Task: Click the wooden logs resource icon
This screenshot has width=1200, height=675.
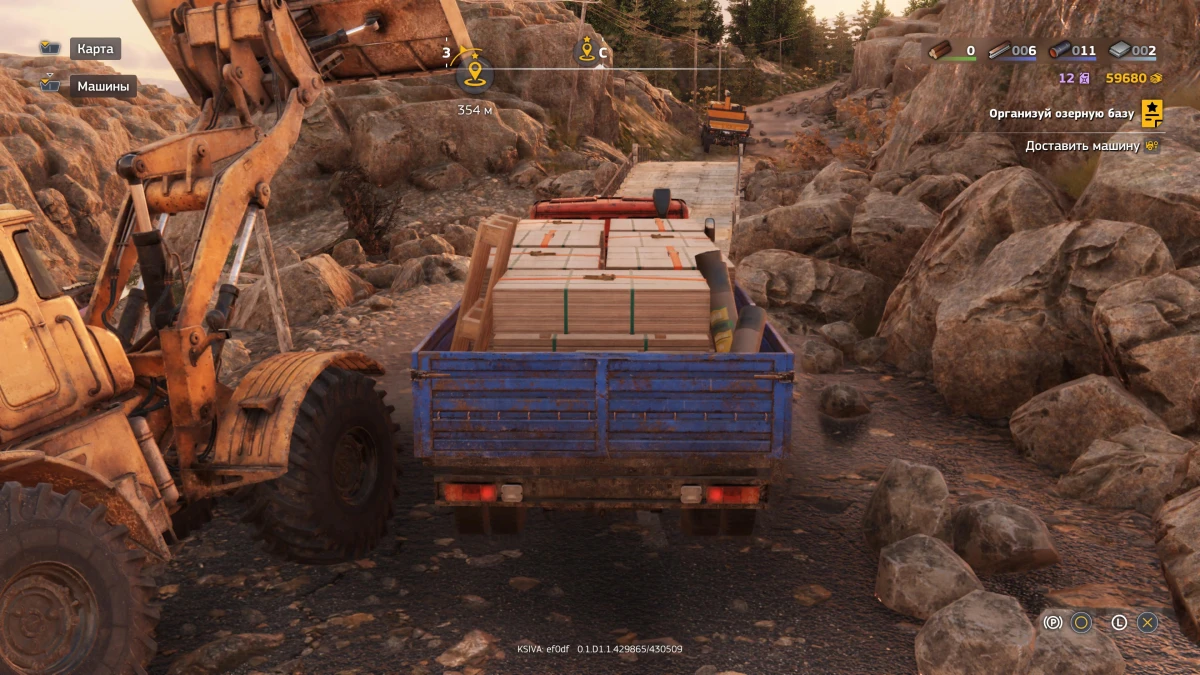Action: pyautogui.click(x=939, y=50)
